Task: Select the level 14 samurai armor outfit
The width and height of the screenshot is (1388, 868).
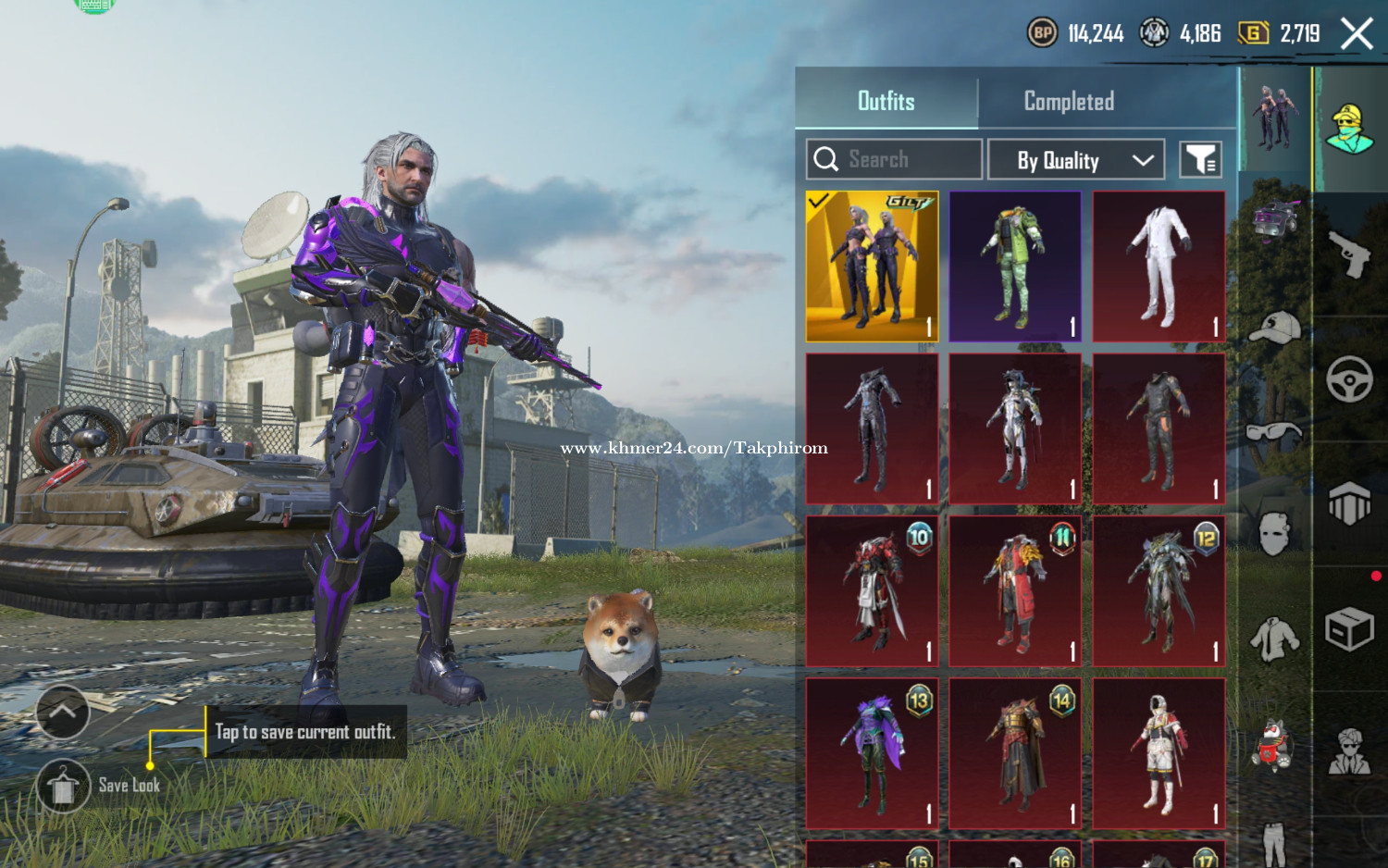Action: [1015, 753]
